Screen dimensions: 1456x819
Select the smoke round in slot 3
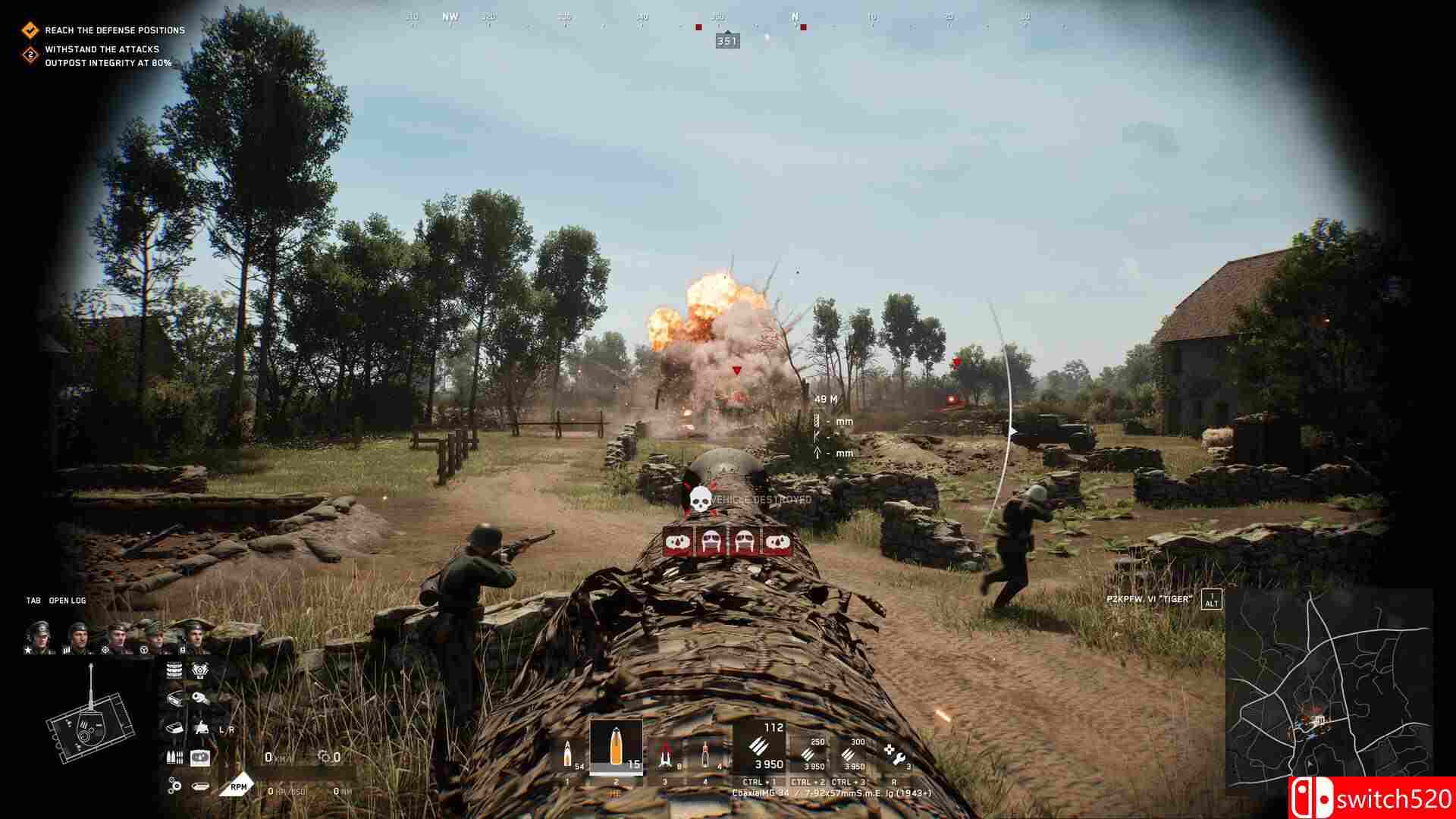click(x=665, y=753)
